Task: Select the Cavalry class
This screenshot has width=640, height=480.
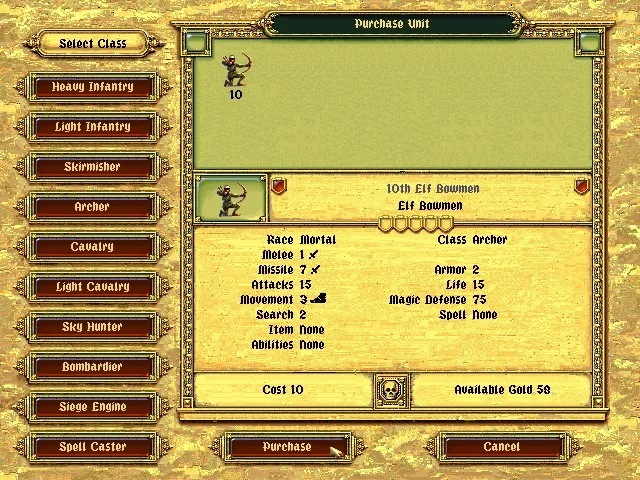Action: click(x=92, y=247)
